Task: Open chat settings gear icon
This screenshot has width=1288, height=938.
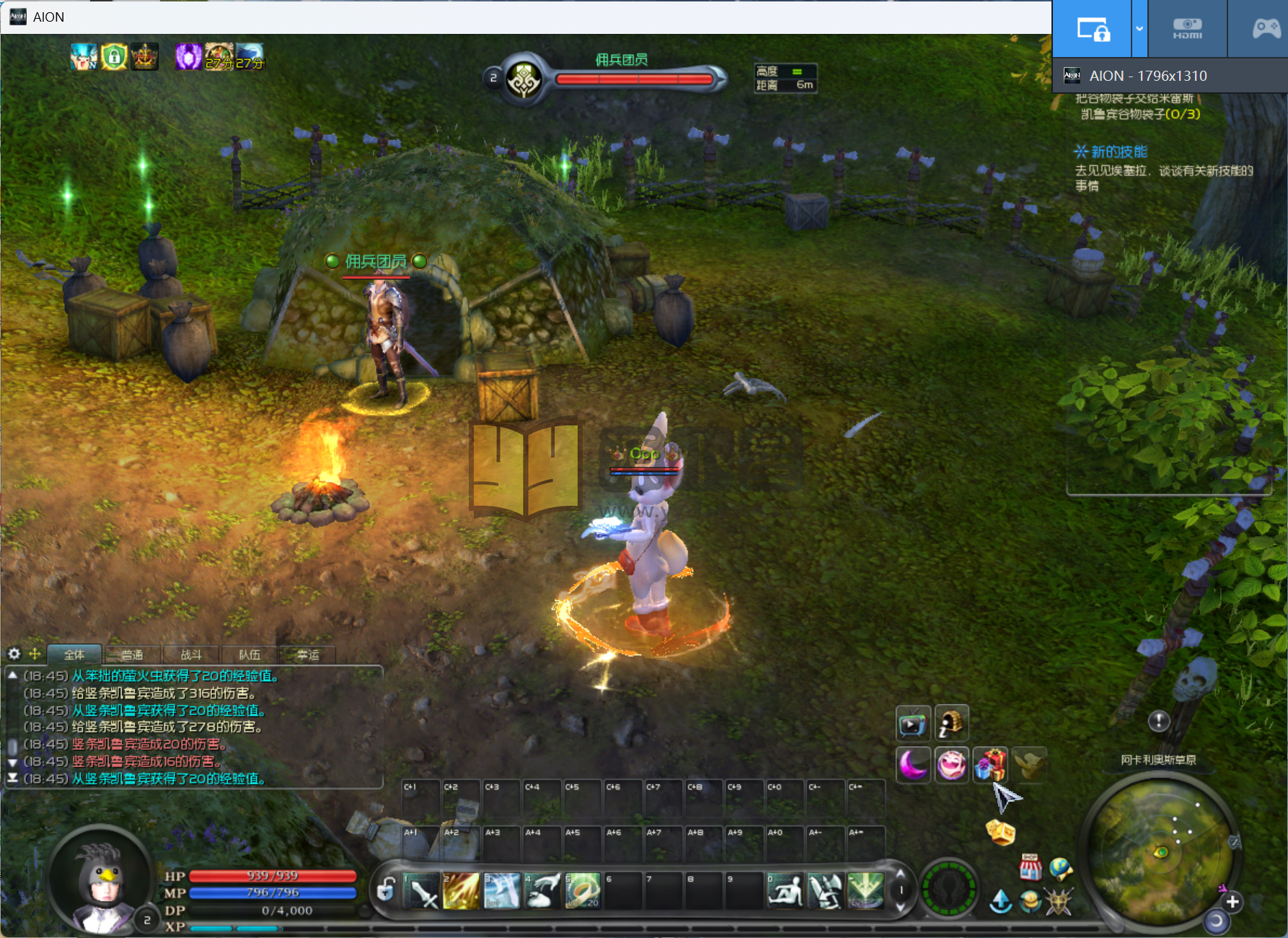Action: click(14, 654)
